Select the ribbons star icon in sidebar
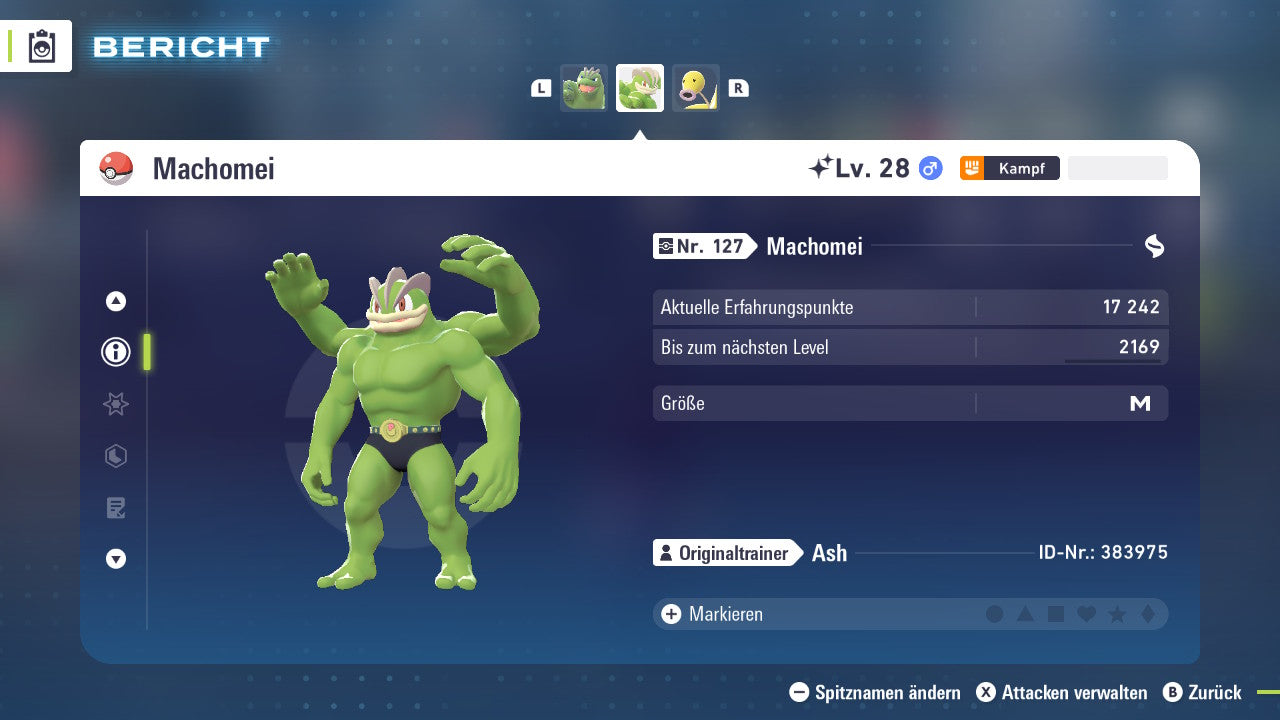 tap(115, 404)
